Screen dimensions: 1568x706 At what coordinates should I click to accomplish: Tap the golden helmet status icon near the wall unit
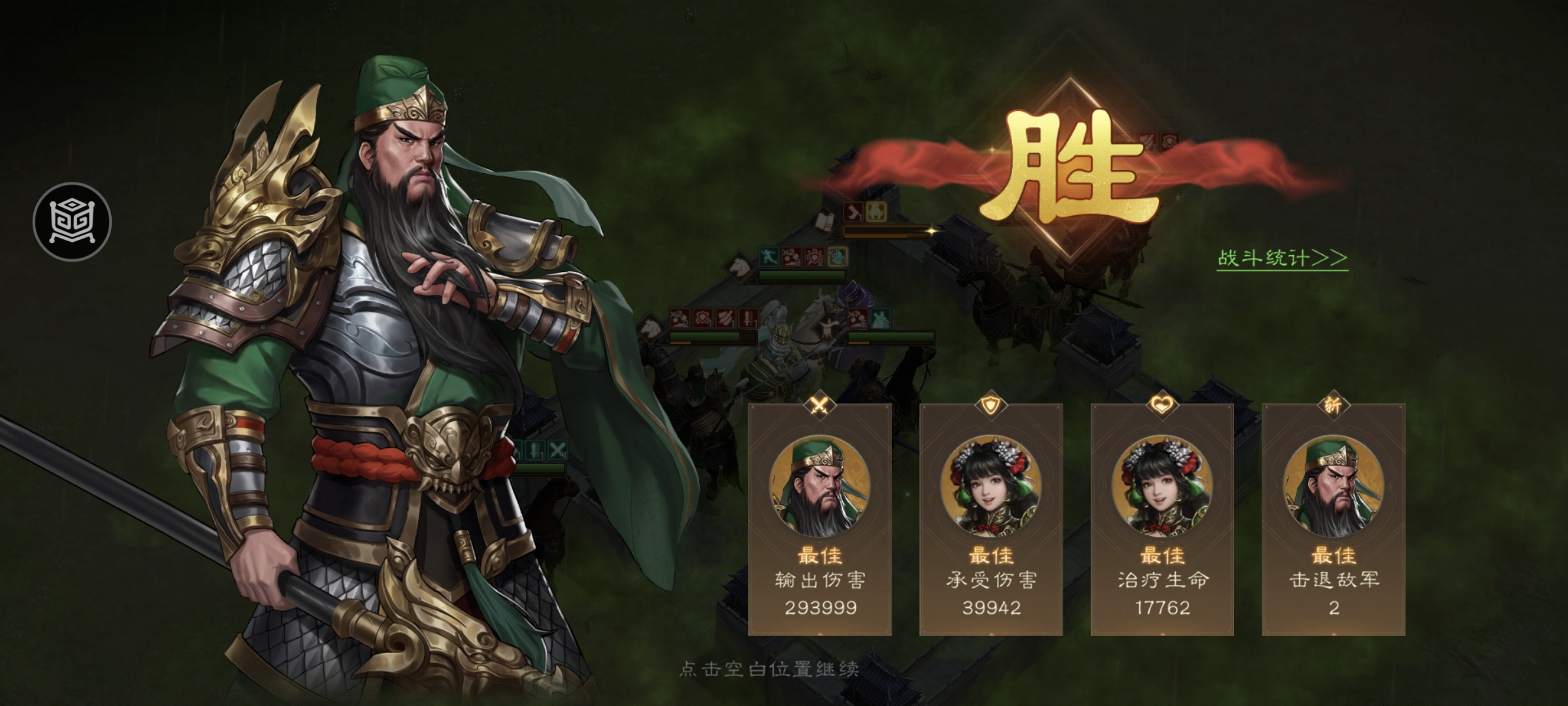875,212
